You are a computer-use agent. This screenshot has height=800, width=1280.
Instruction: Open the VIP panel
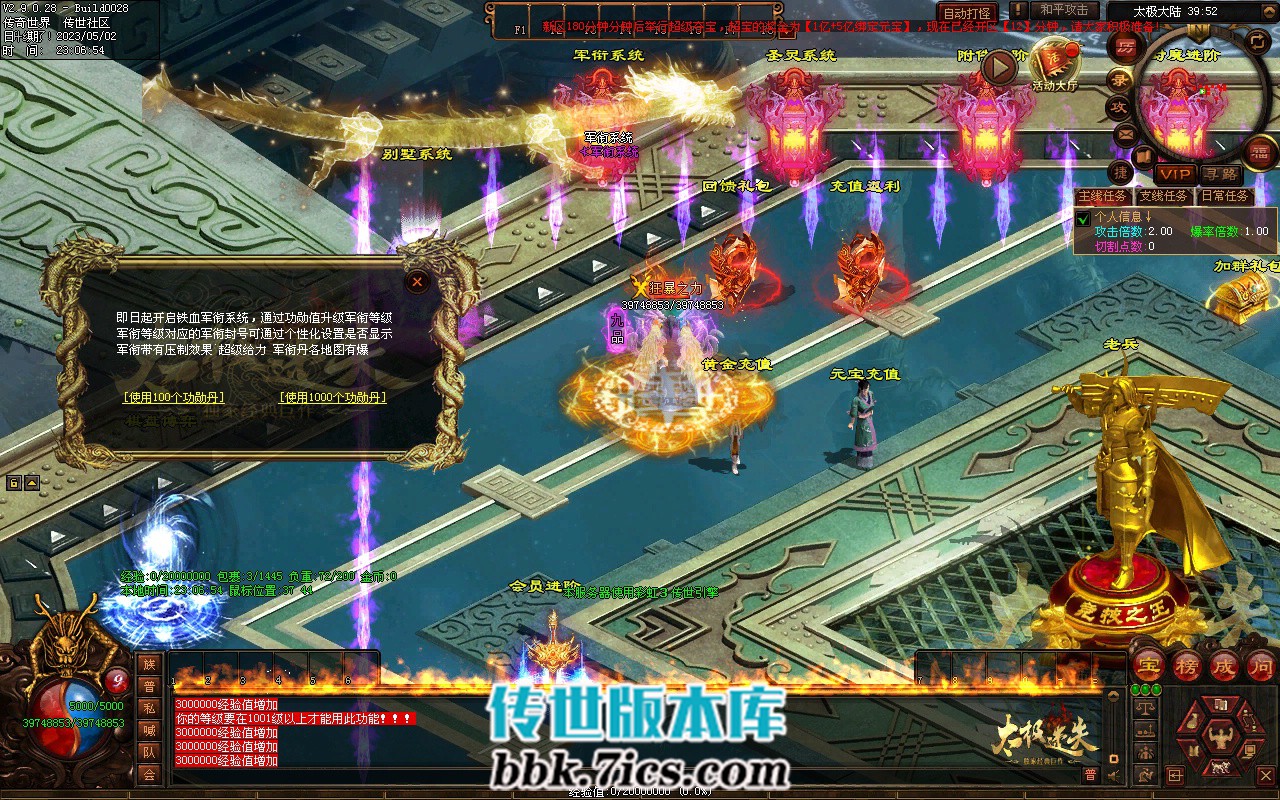(x=1175, y=174)
